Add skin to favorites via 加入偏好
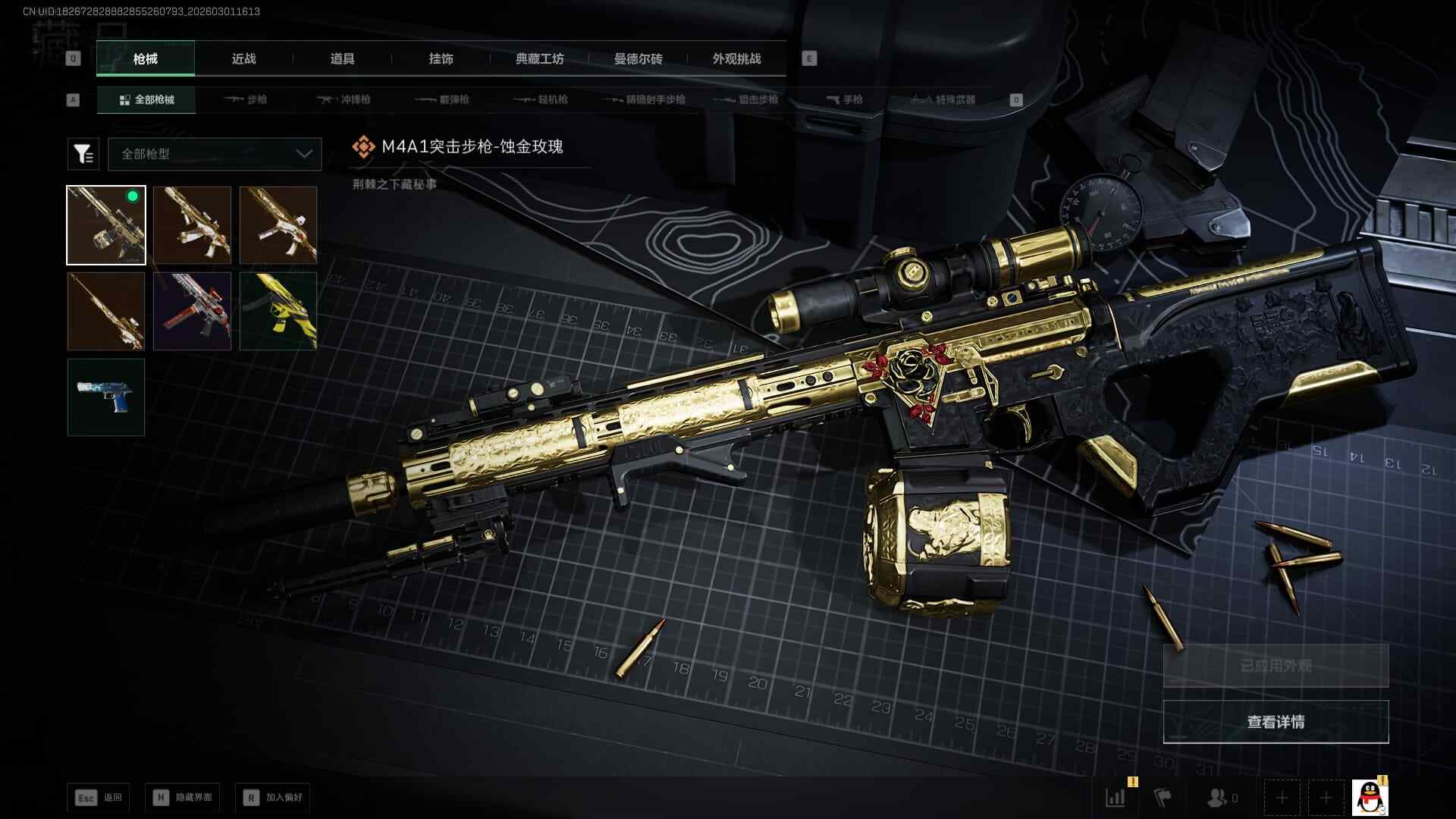This screenshot has height=819, width=1456. tap(273, 798)
